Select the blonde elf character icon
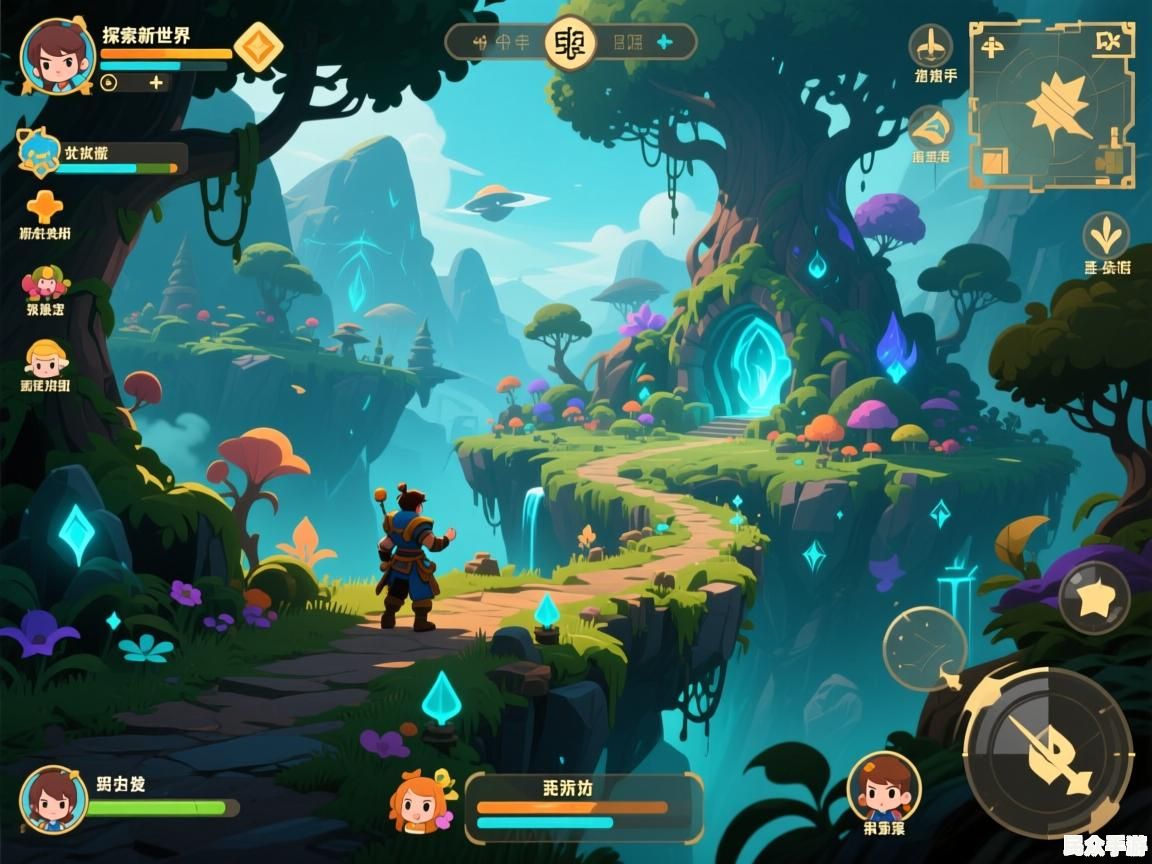The image size is (1152, 864). [45, 360]
